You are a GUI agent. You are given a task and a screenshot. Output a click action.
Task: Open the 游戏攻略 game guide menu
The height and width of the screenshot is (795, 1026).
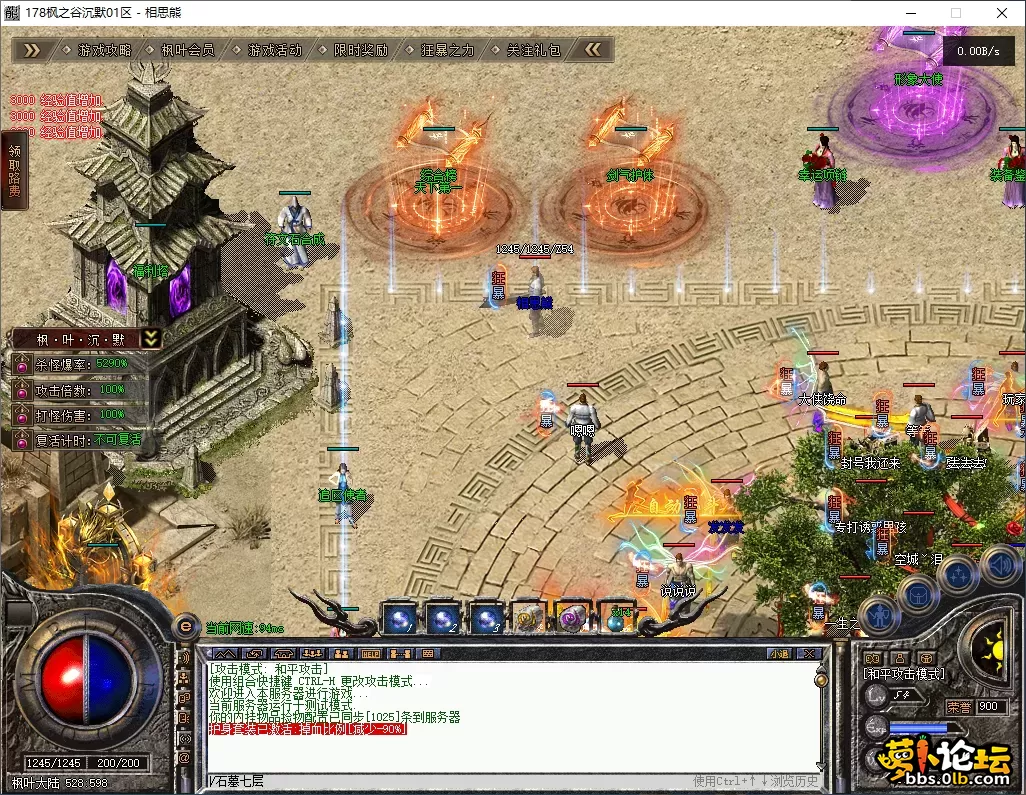pyautogui.click(x=104, y=50)
